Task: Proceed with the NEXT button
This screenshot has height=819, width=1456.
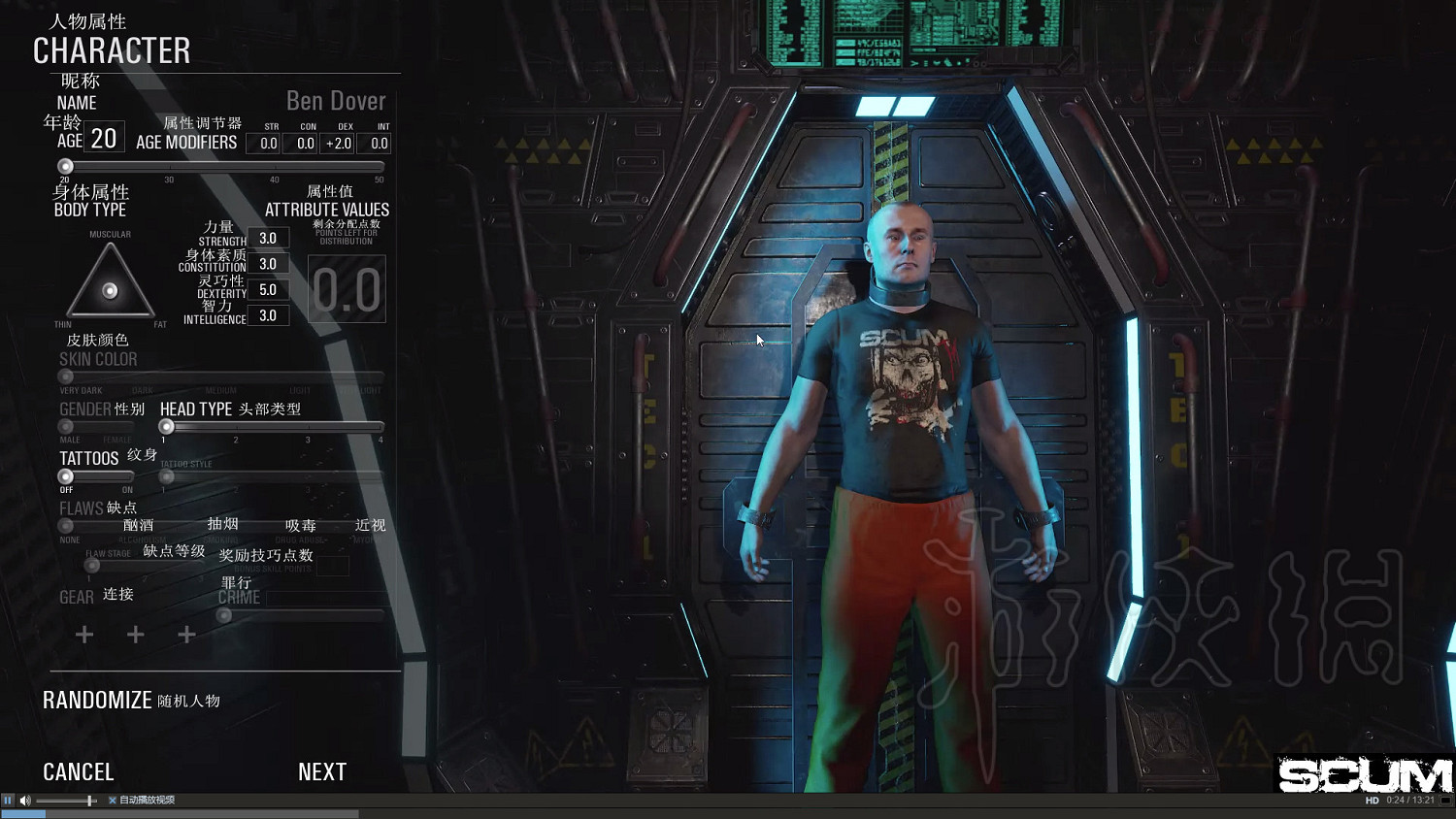Action: point(322,771)
